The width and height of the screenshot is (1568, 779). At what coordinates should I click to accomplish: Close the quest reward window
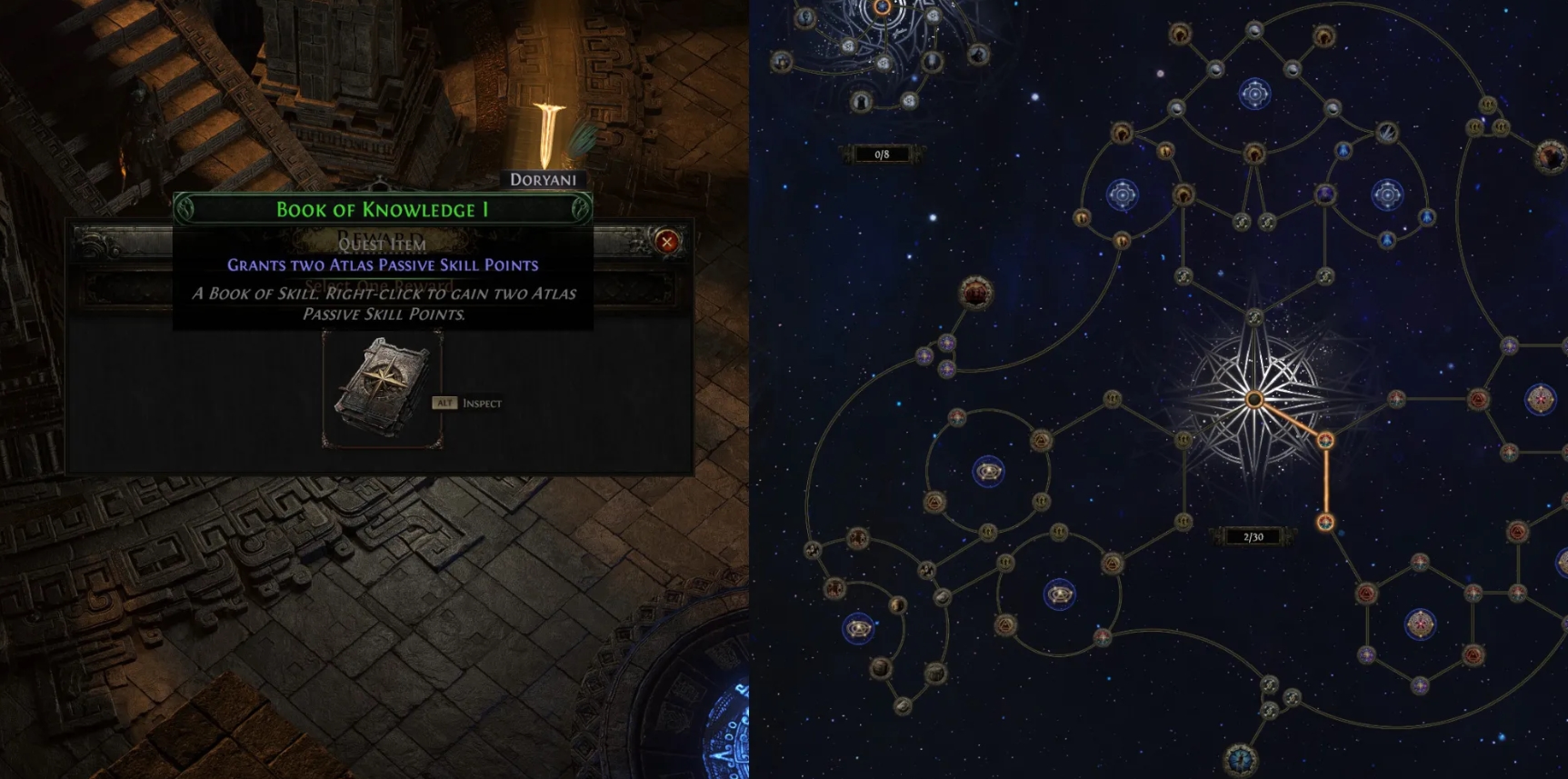coord(667,241)
